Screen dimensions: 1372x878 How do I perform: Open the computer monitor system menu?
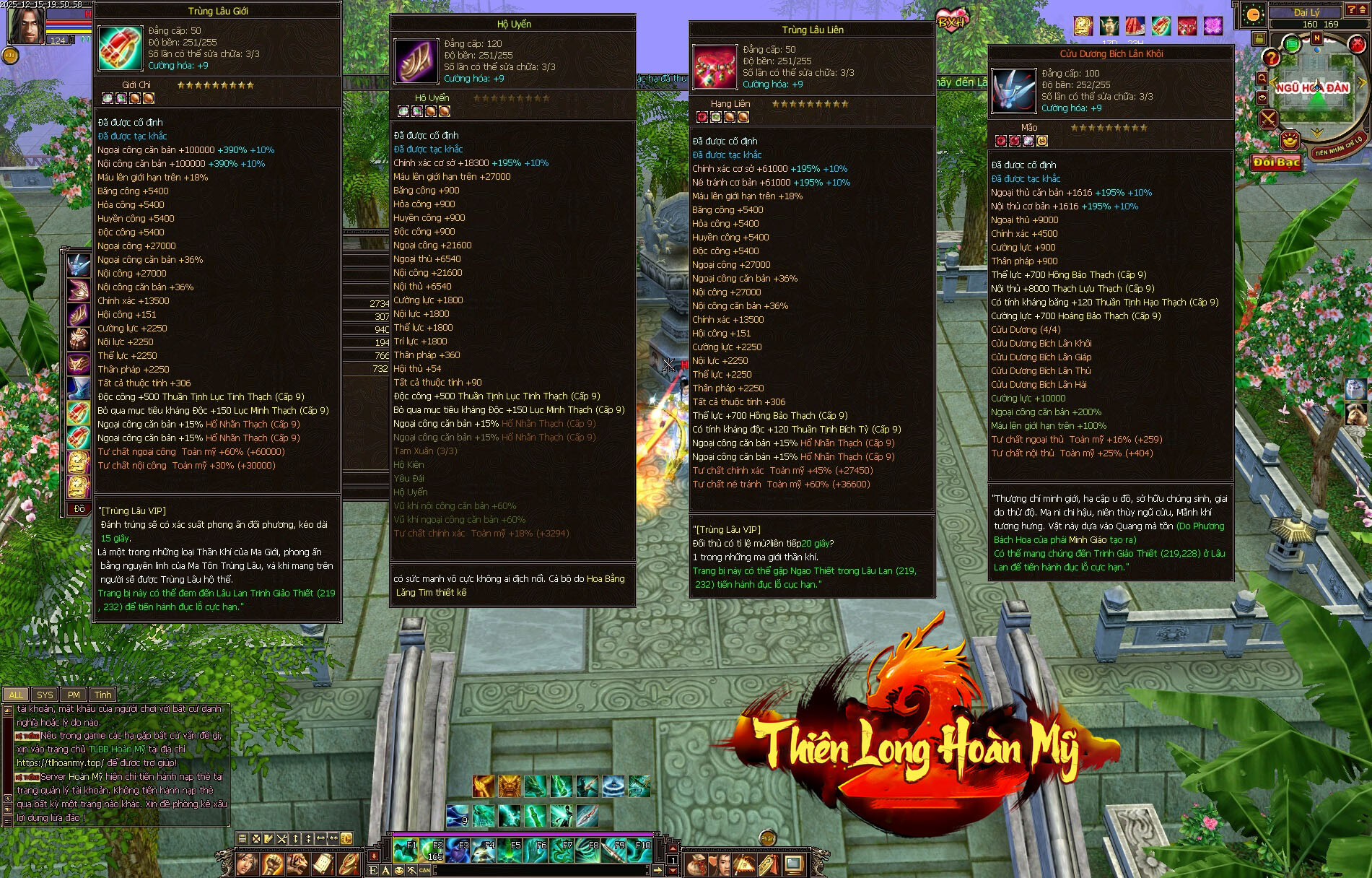coord(794,864)
